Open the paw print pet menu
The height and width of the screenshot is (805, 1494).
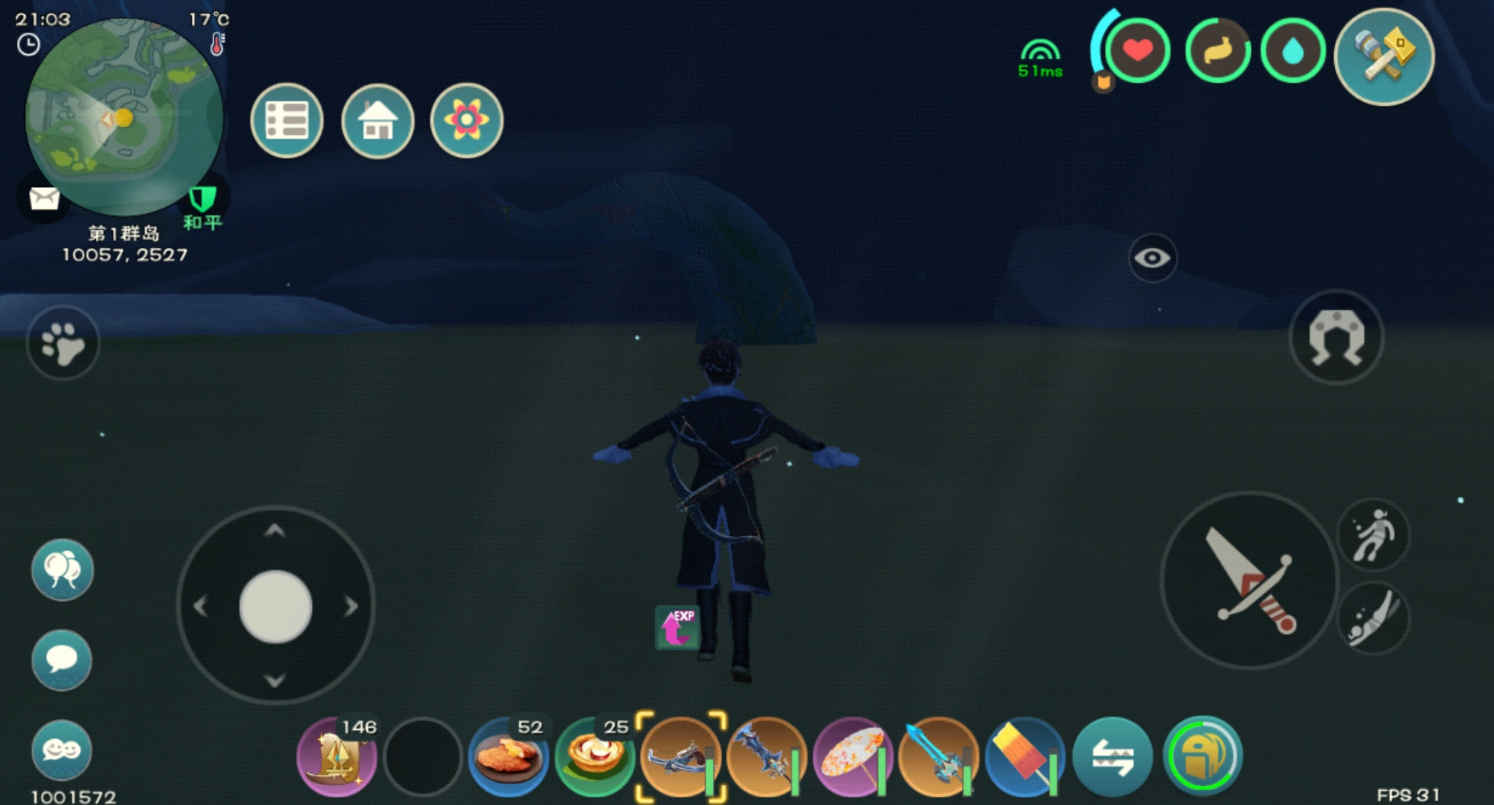[63, 343]
